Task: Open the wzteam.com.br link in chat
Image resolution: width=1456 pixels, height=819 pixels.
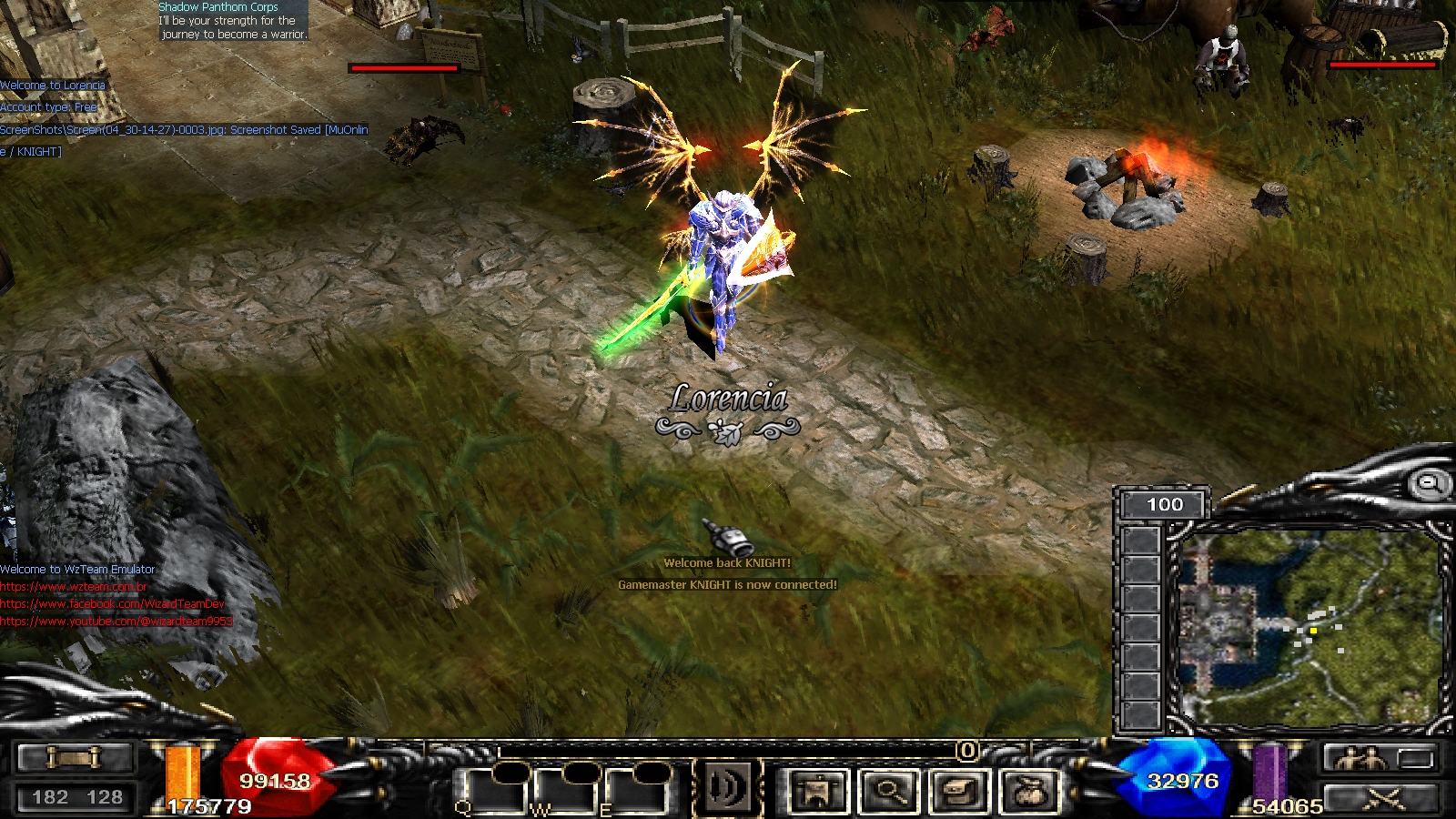Action: coord(73,587)
